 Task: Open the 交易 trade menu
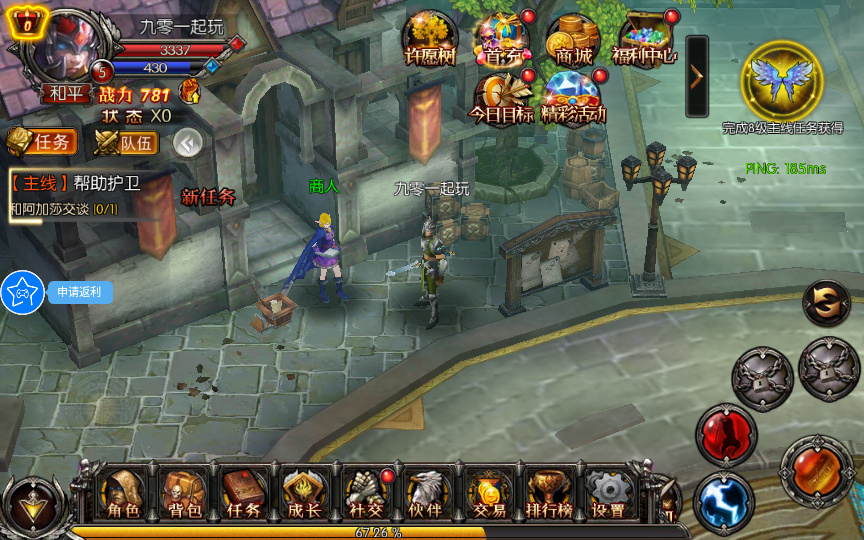[x=489, y=494]
